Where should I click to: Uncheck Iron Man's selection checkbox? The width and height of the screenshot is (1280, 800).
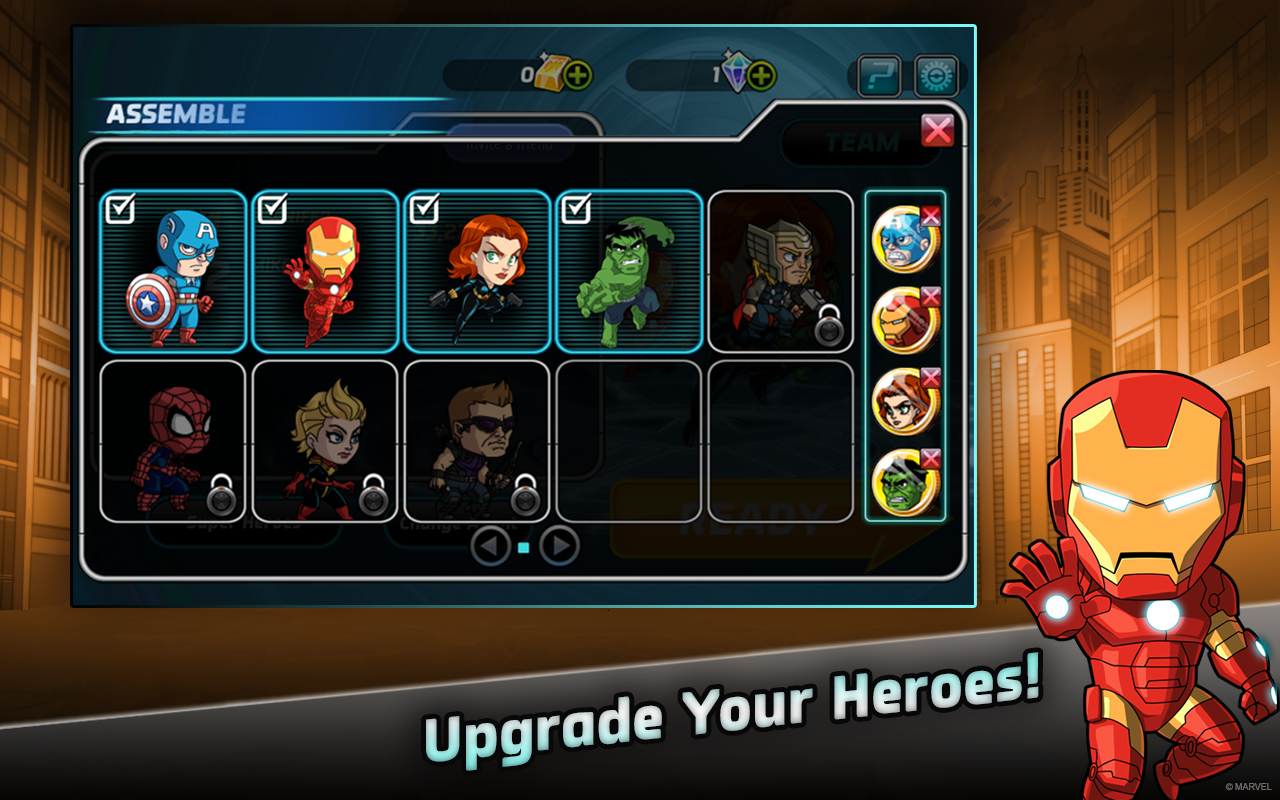(274, 209)
